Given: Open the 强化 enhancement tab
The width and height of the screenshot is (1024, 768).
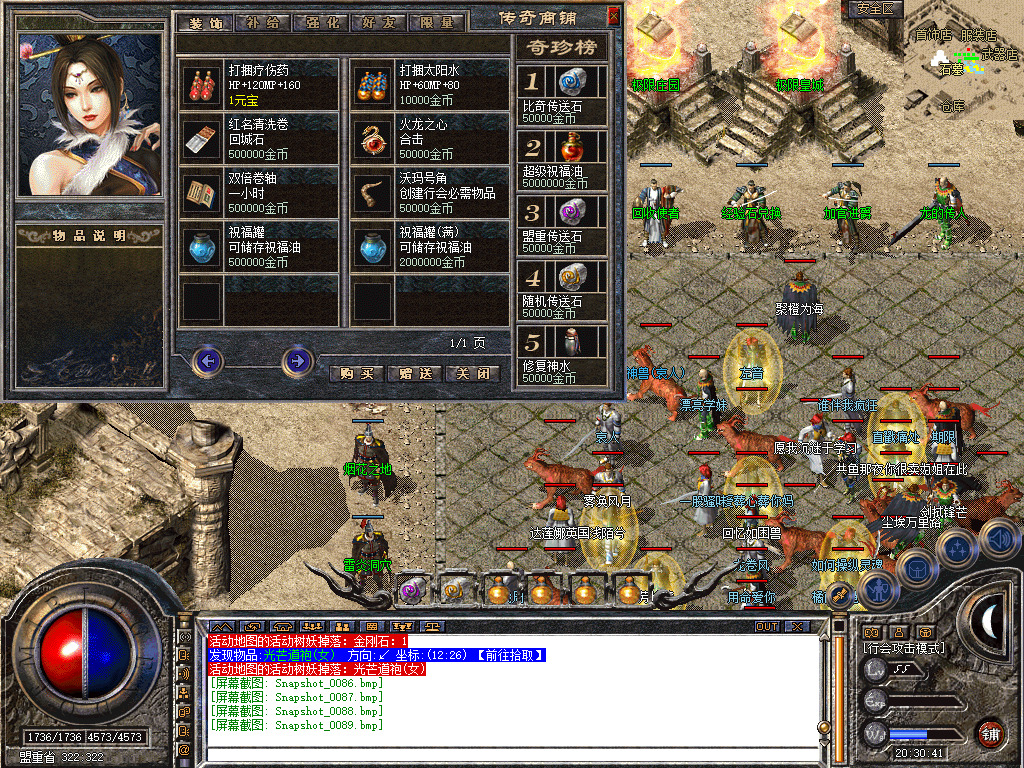Looking at the screenshot, I should click(318, 22).
